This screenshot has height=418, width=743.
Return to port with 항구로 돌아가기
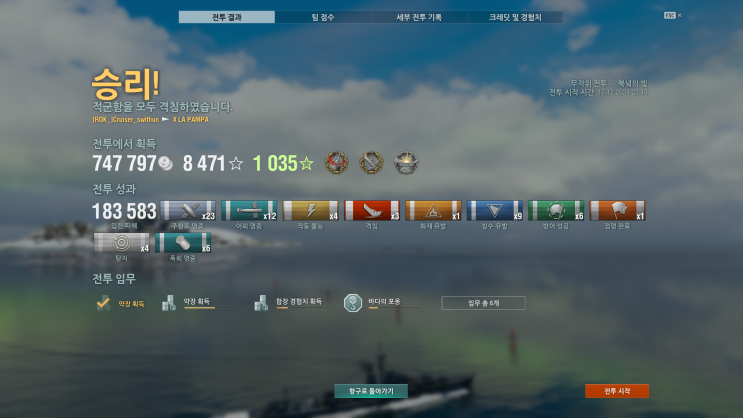click(371, 391)
